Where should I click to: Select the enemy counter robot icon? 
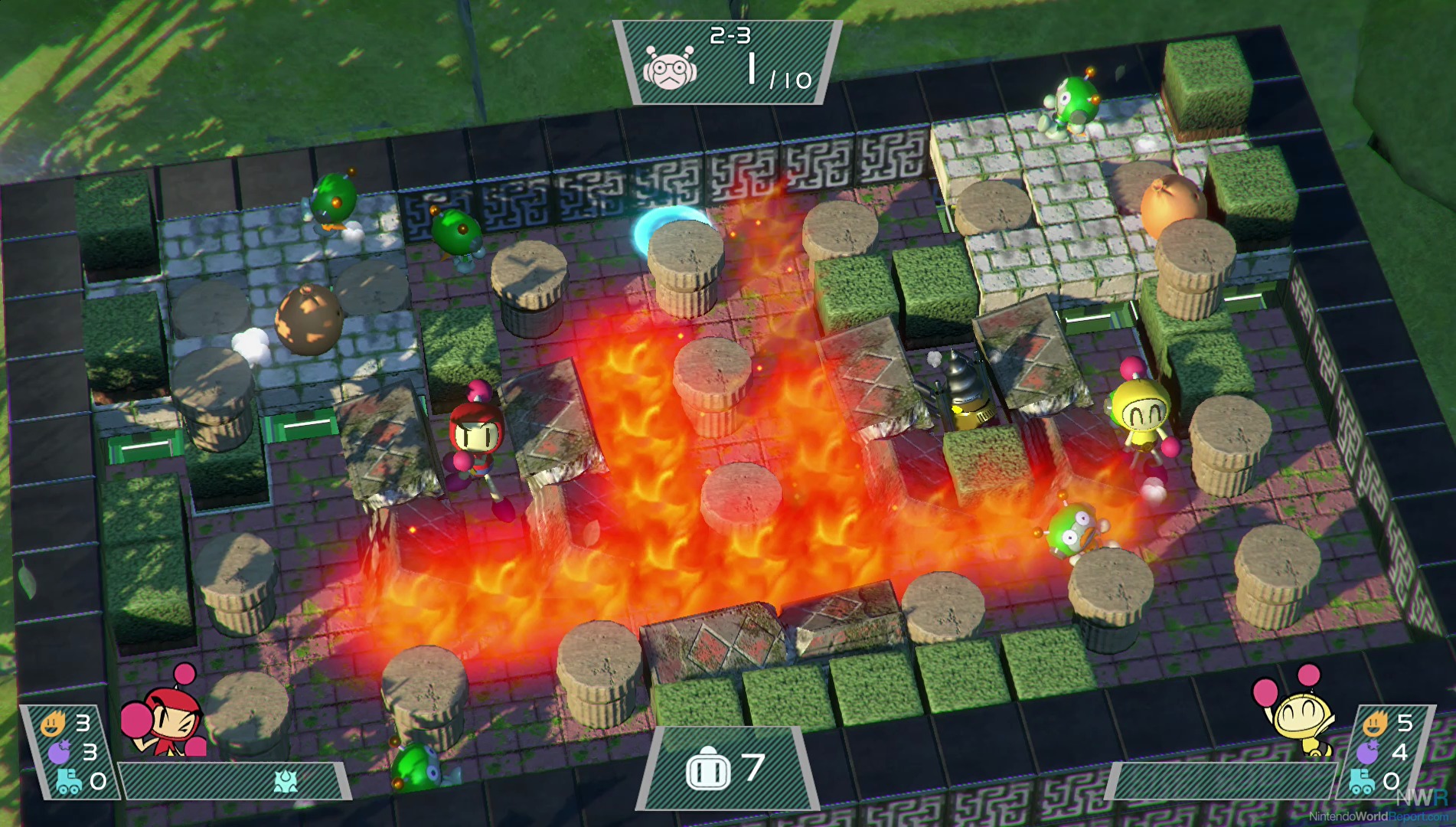(670, 68)
